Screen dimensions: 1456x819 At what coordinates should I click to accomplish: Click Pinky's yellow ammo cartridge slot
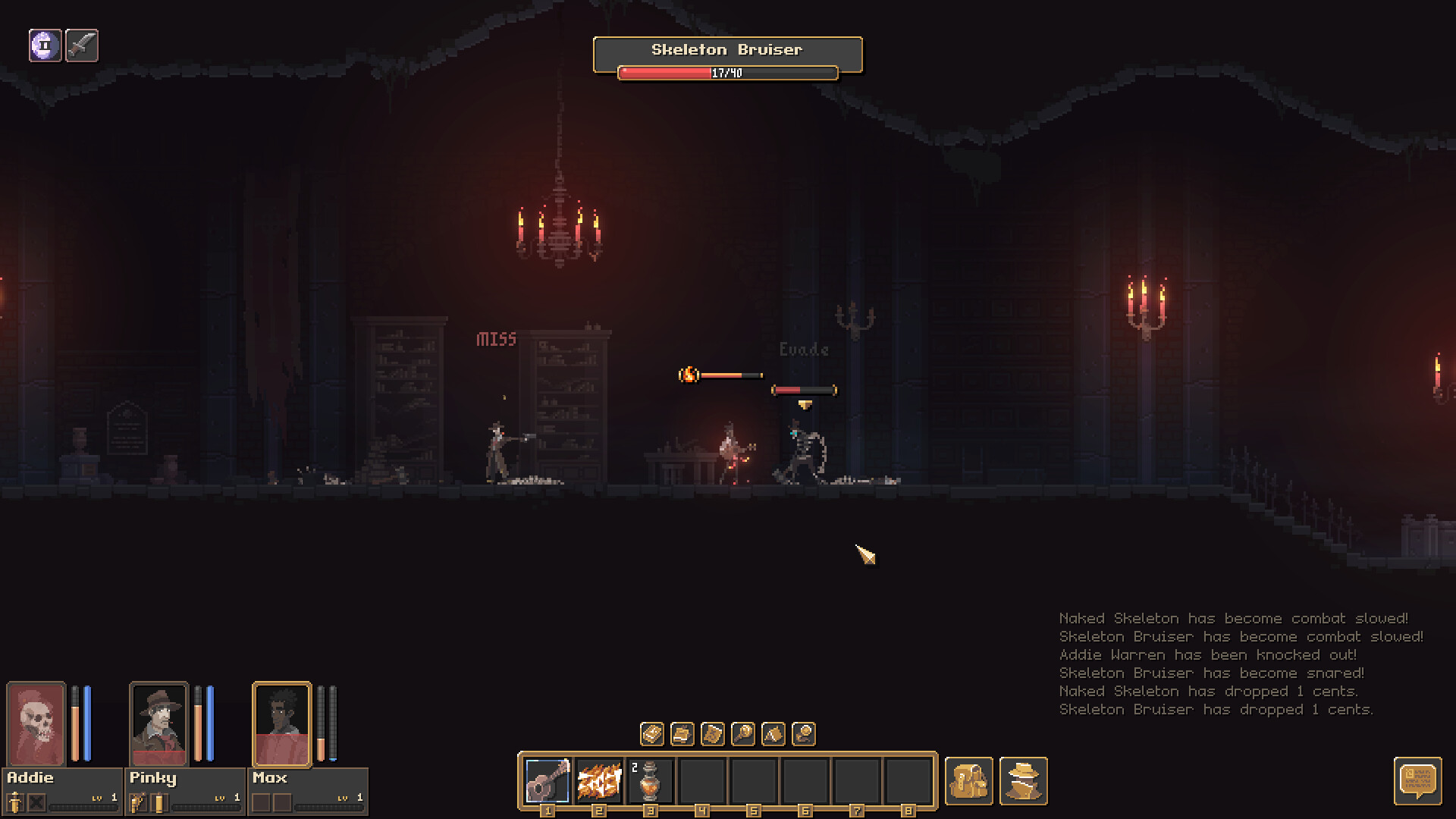click(x=158, y=802)
